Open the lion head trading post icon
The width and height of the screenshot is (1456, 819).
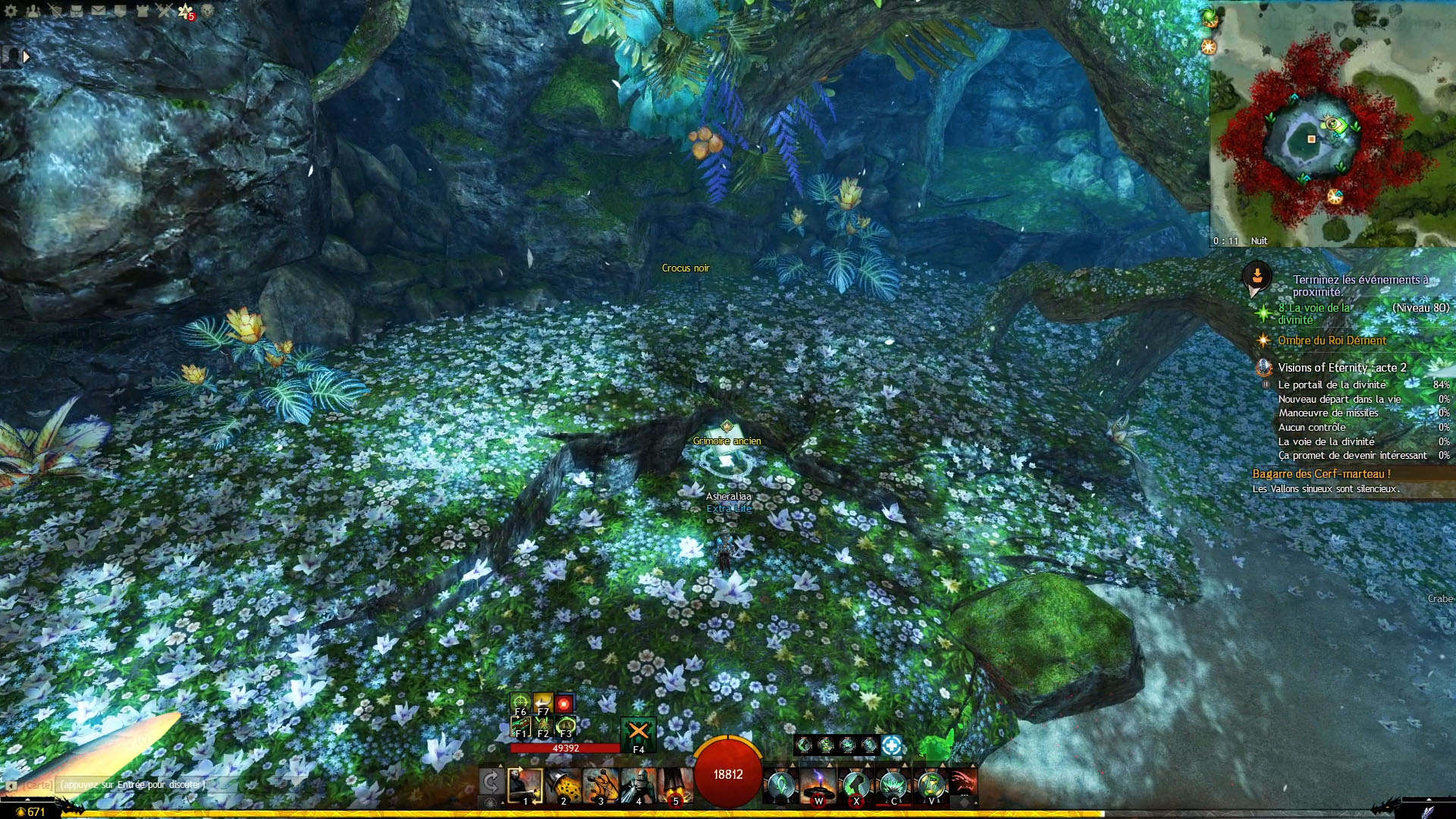point(207,11)
